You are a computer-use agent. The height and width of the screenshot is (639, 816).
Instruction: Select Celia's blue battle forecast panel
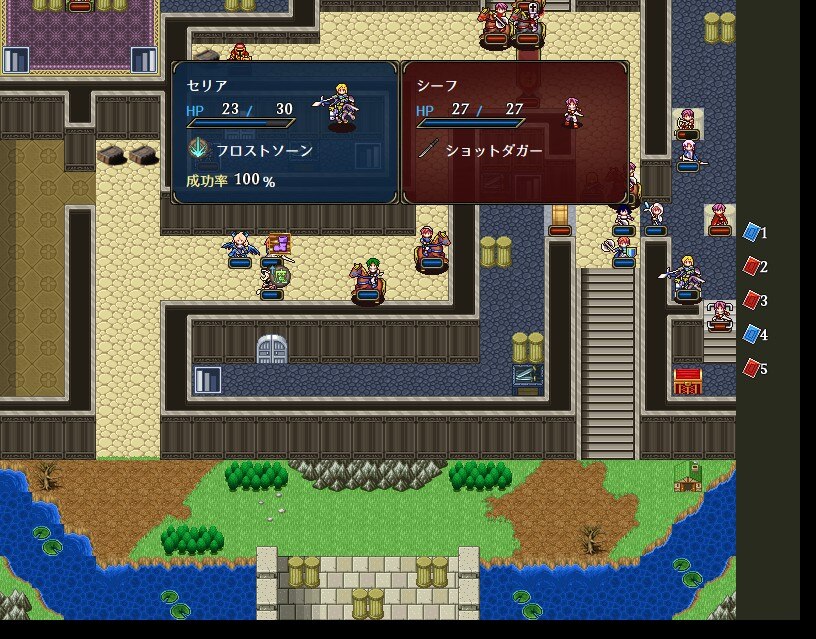[x=285, y=133]
